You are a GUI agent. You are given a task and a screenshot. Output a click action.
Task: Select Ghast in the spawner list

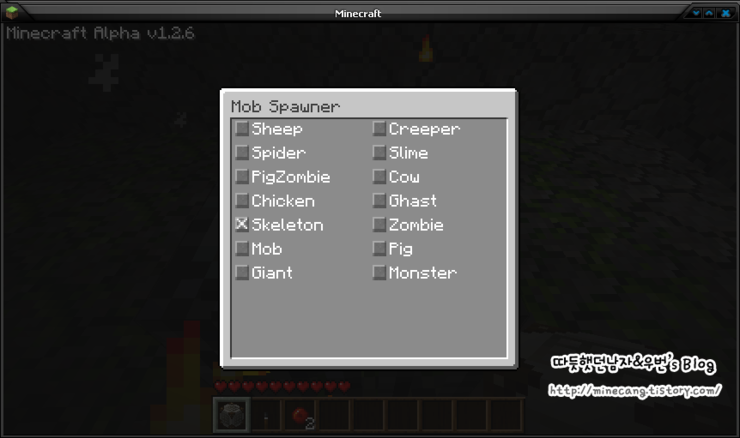point(379,201)
